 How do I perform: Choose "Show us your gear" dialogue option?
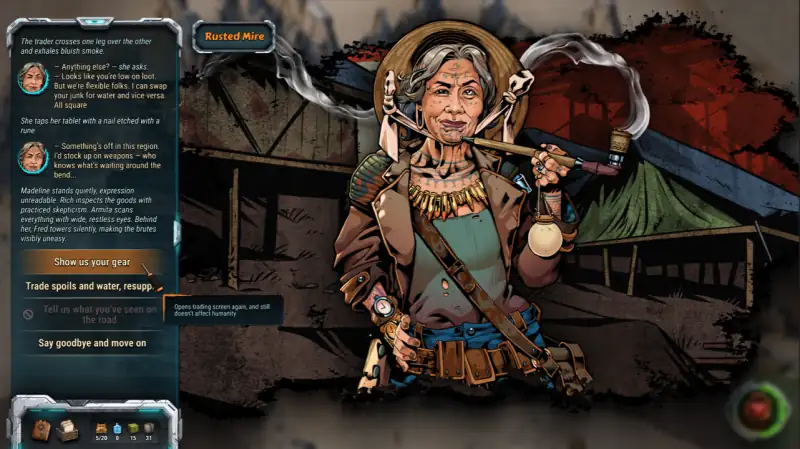(92, 262)
